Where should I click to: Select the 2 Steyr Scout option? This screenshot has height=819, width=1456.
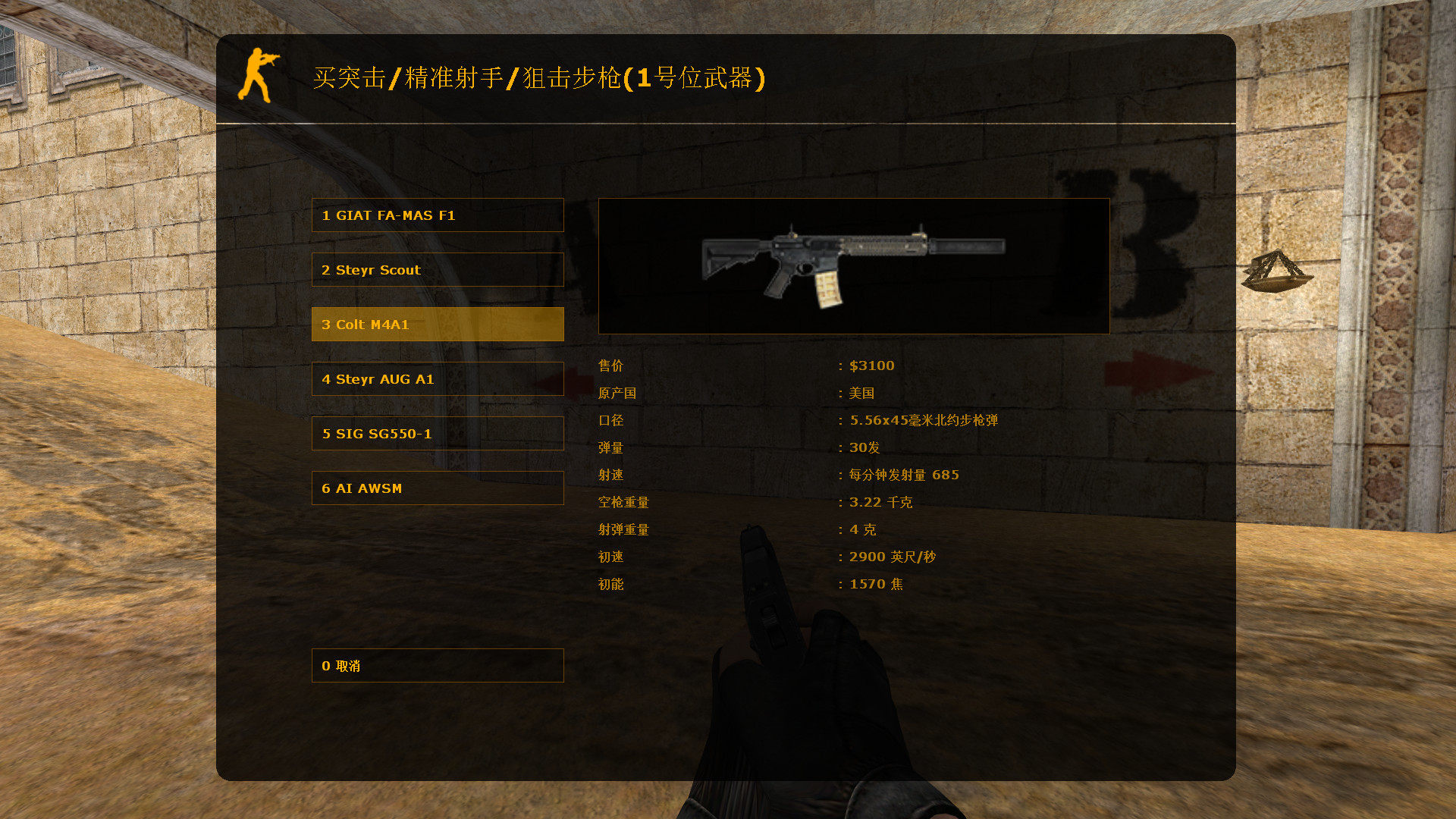pos(438,269)
